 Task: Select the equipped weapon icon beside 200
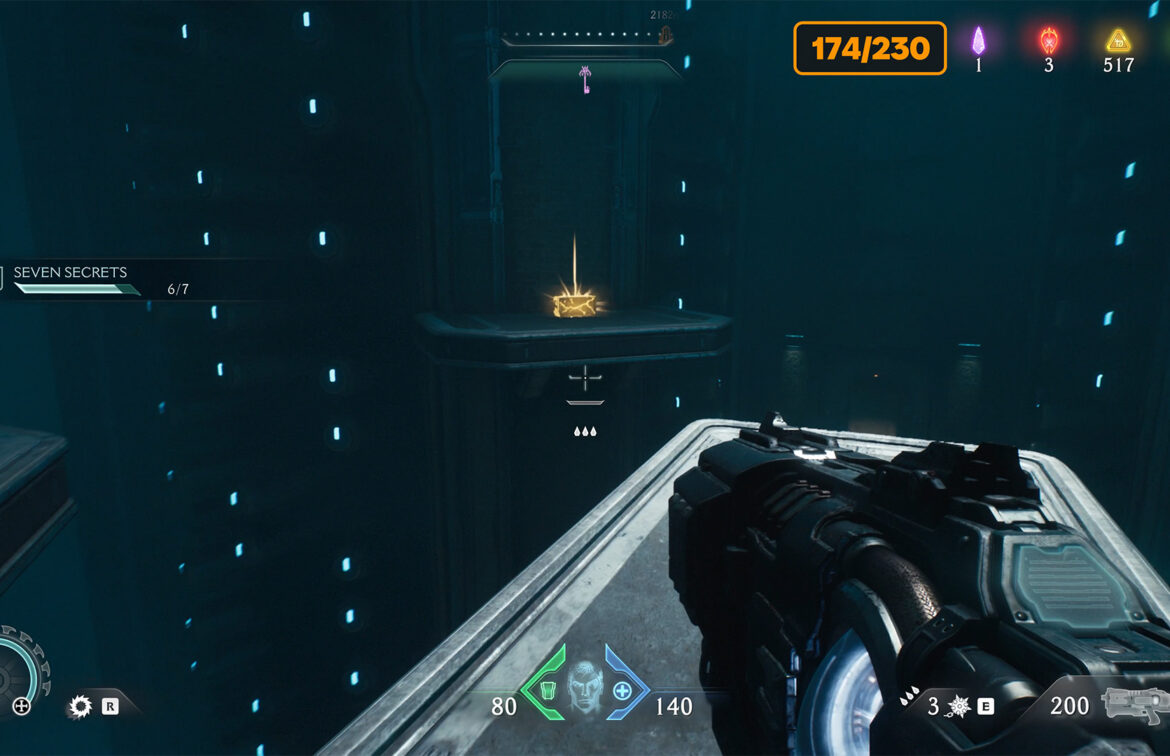coord(1133,704)
